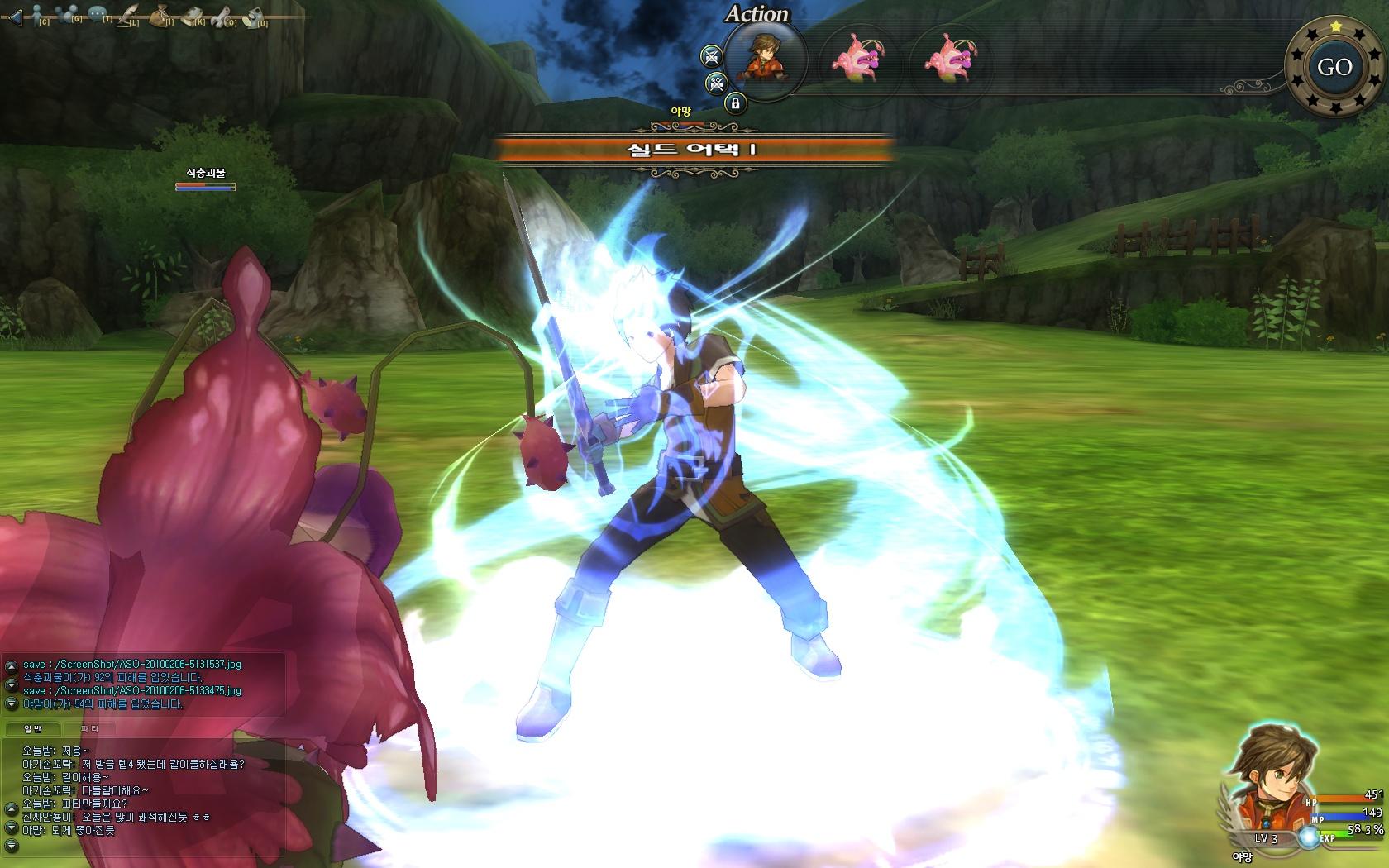Open the group icon marked [G]

(69, 15)
